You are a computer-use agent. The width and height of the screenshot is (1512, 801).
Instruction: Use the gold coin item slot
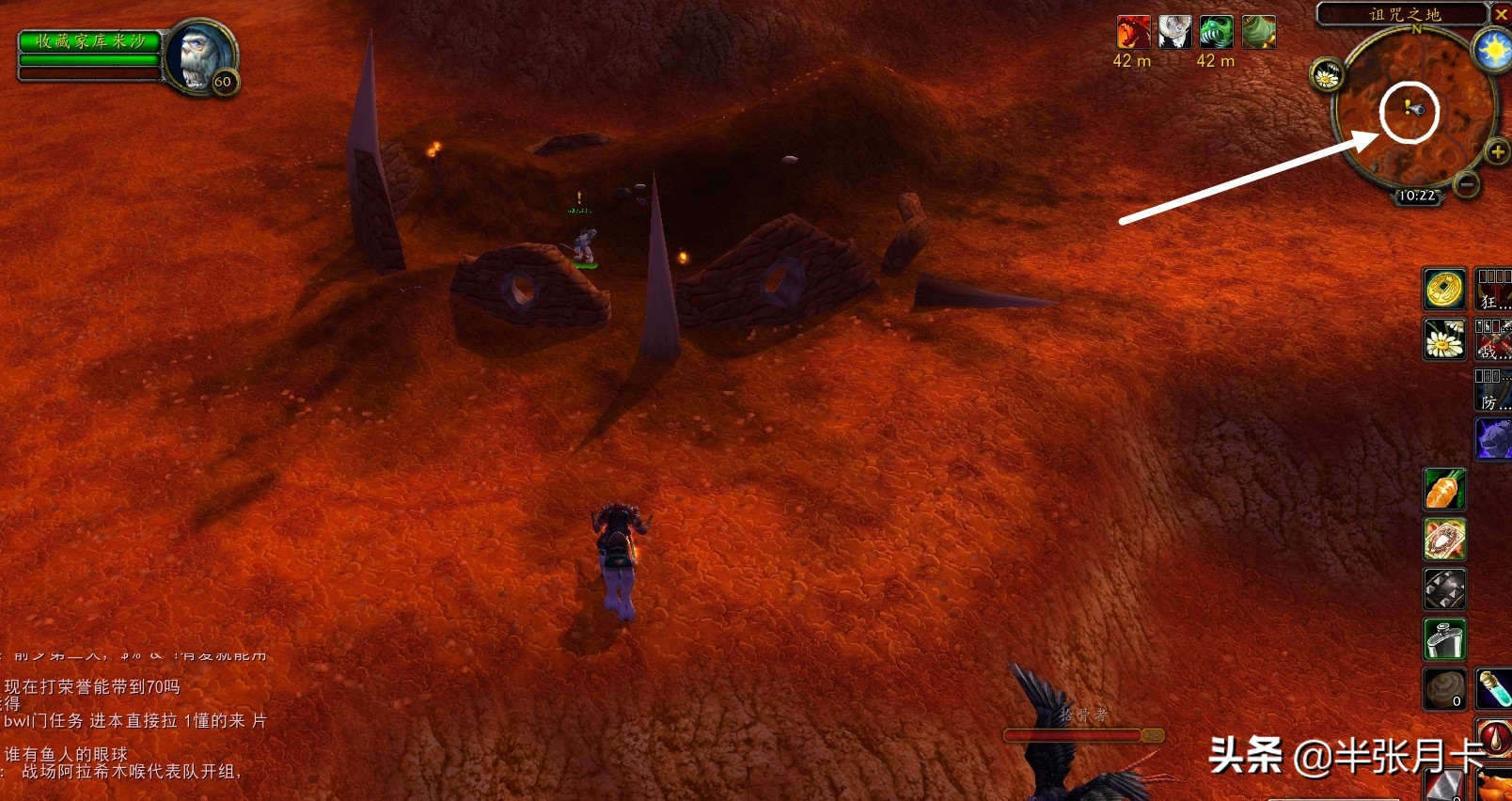(x=1444, y=289)
